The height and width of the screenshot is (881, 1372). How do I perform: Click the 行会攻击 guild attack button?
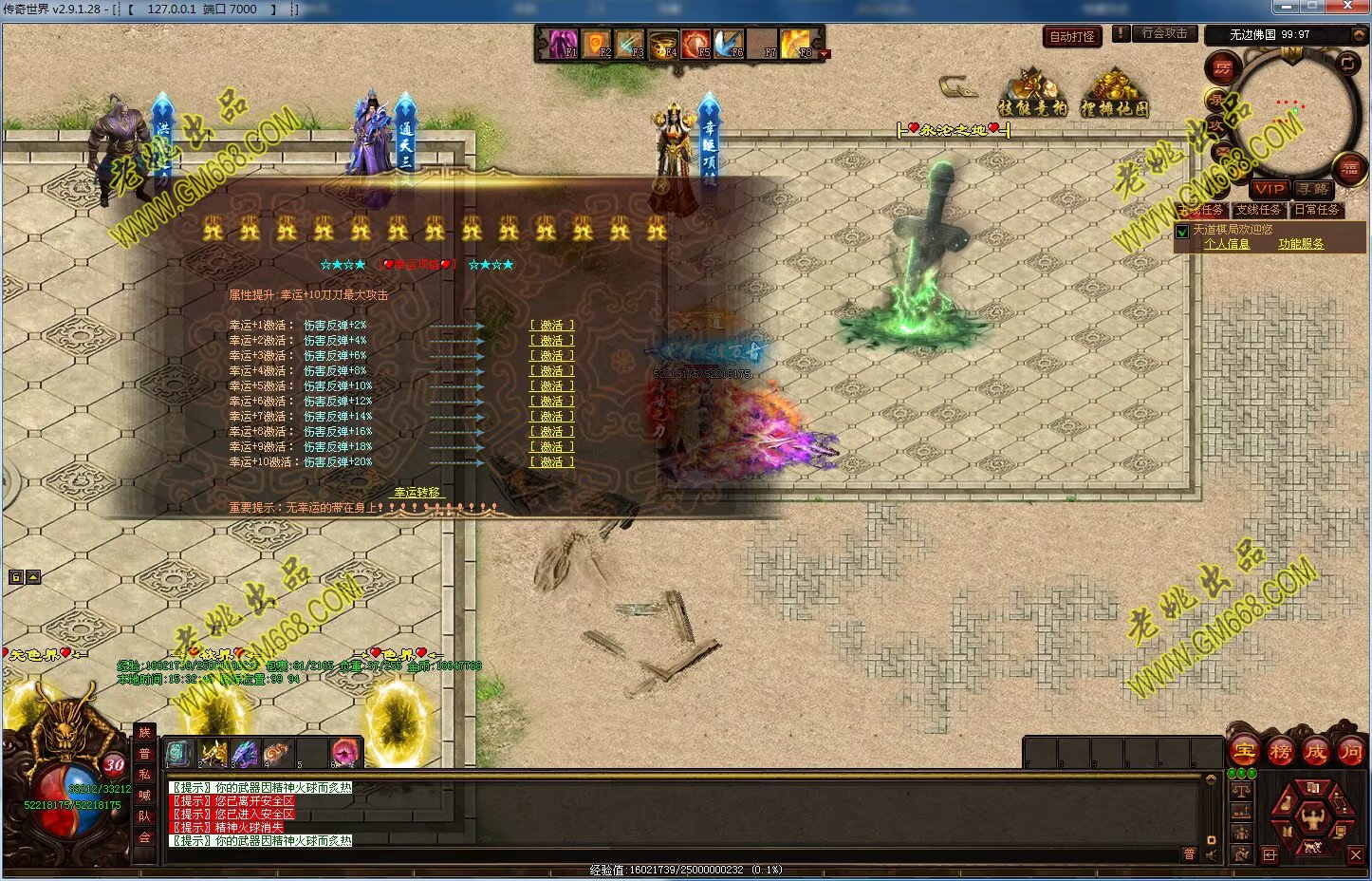point(1164,33)
